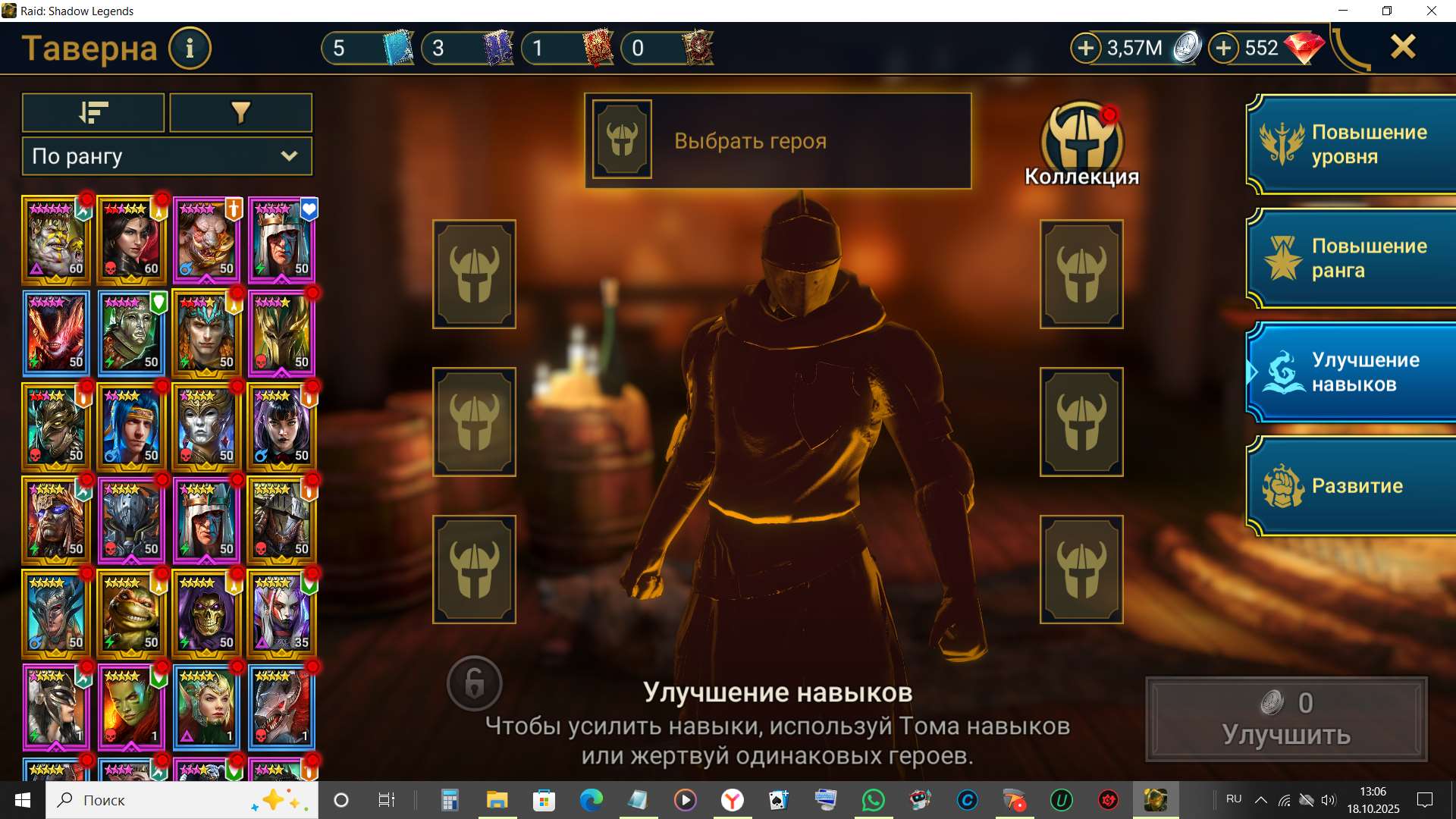Open Yandex Browser from the taskbar
1456x819 pixels.
(x=730, y=799)
